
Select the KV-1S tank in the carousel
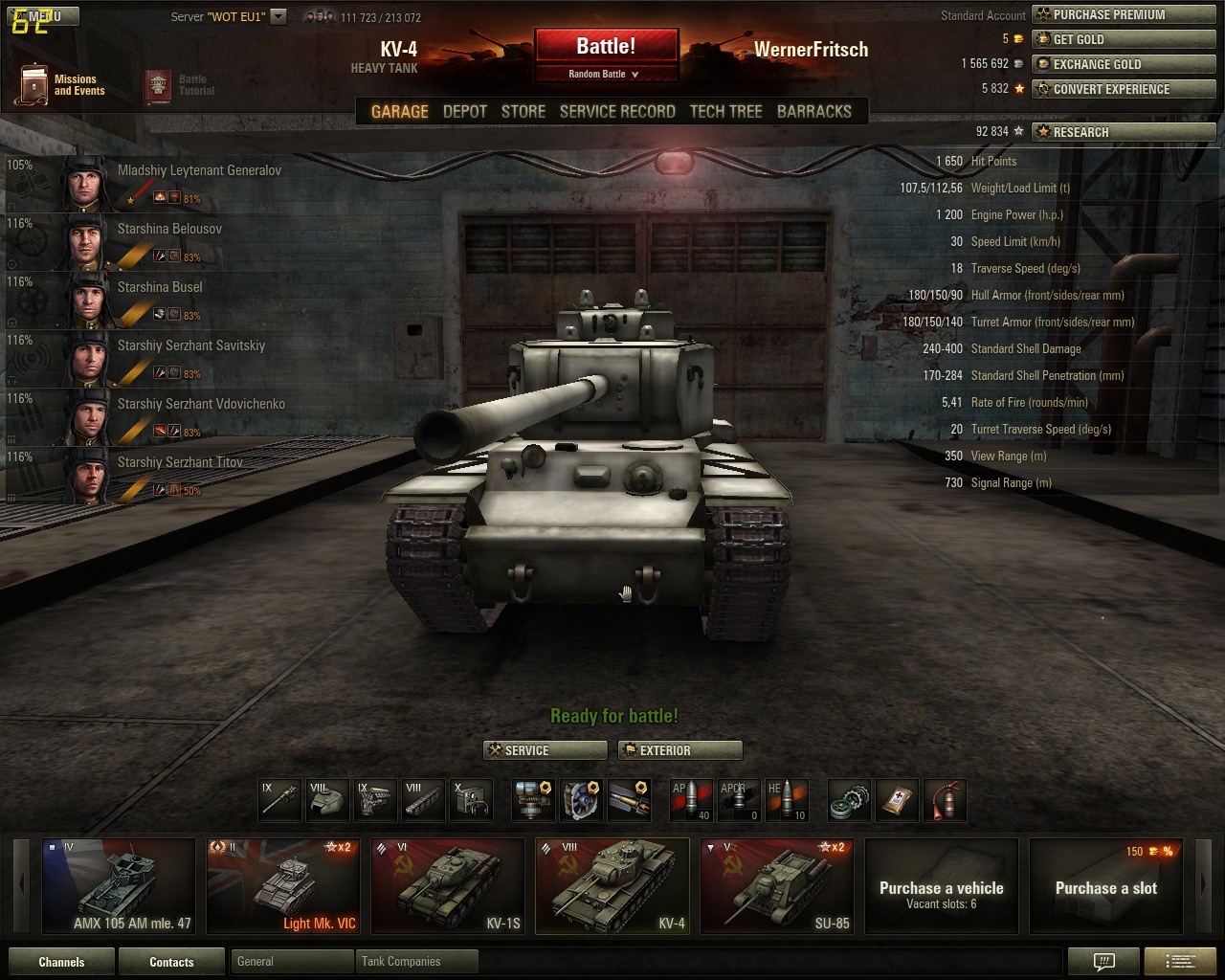(449, 885)
